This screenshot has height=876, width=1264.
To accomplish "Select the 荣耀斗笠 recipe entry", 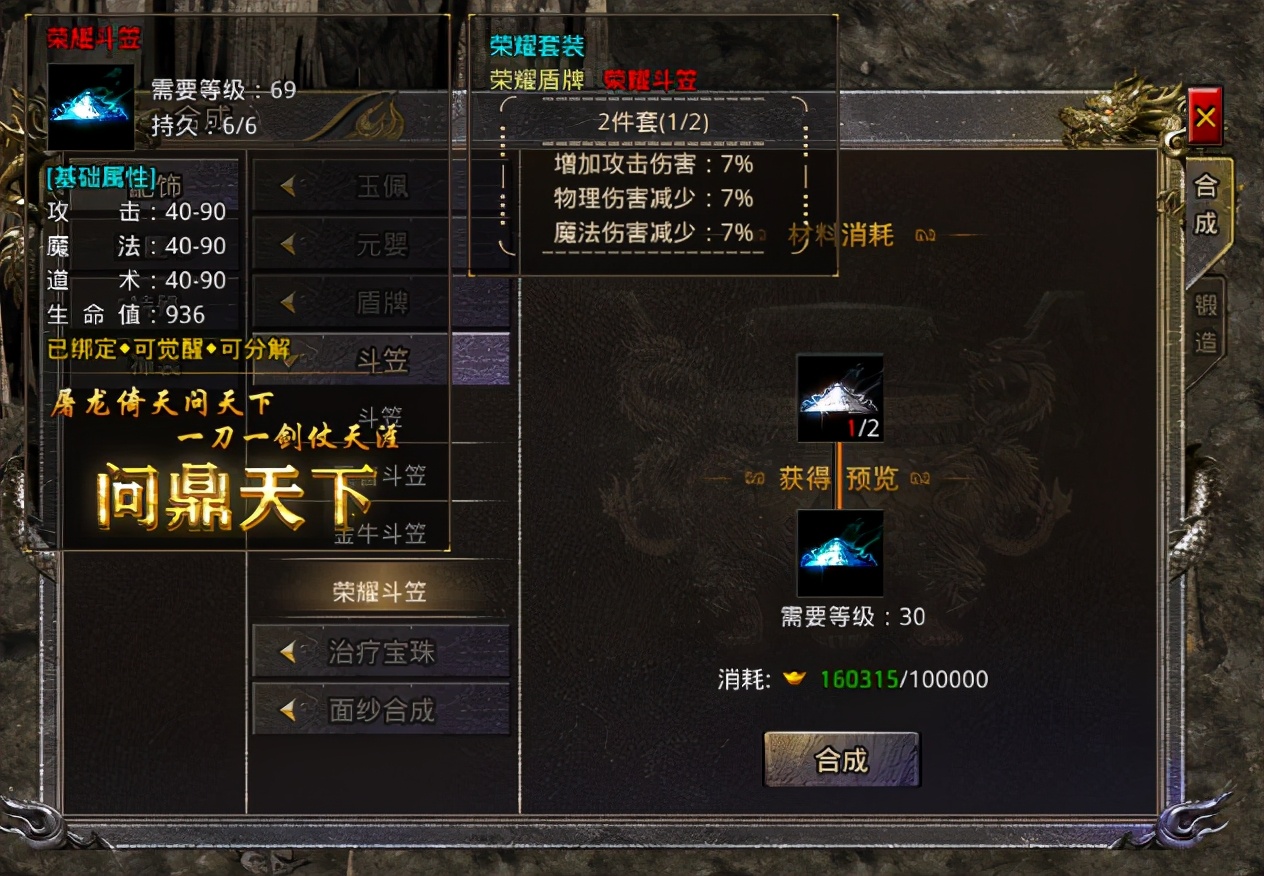I will pos(379,592).
